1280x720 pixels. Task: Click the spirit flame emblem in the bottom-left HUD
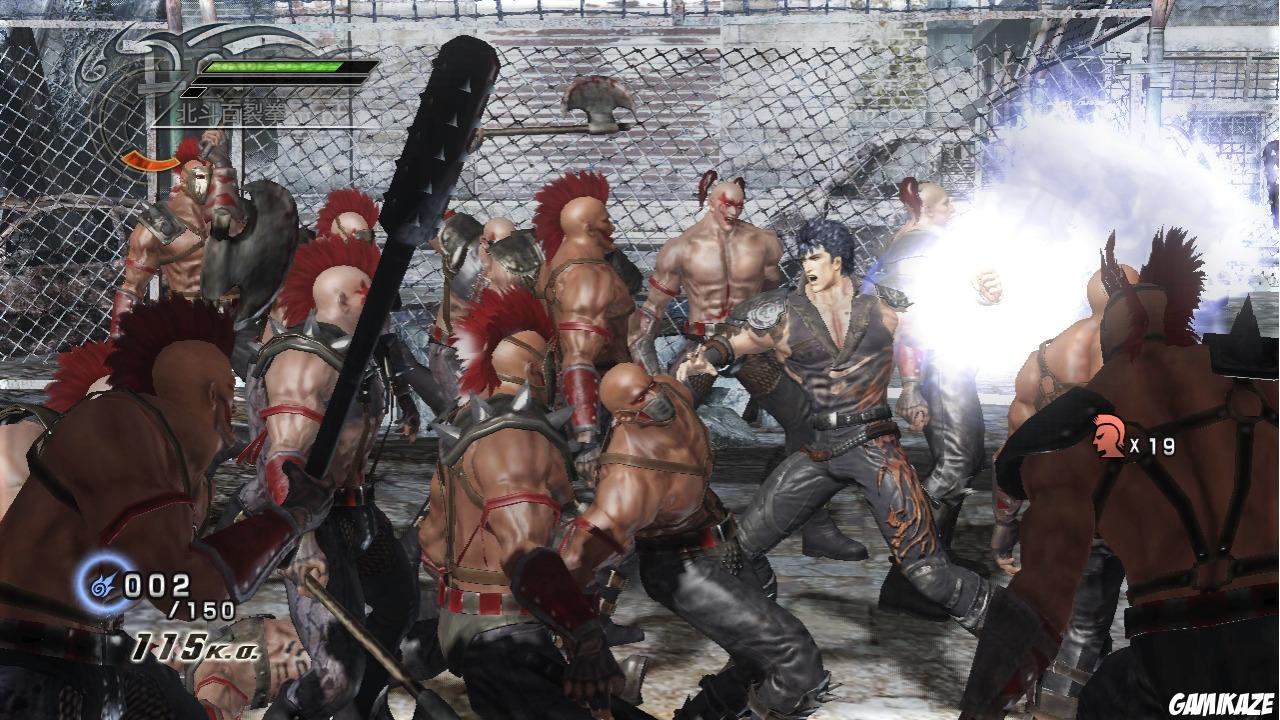[x=100, y=585]
